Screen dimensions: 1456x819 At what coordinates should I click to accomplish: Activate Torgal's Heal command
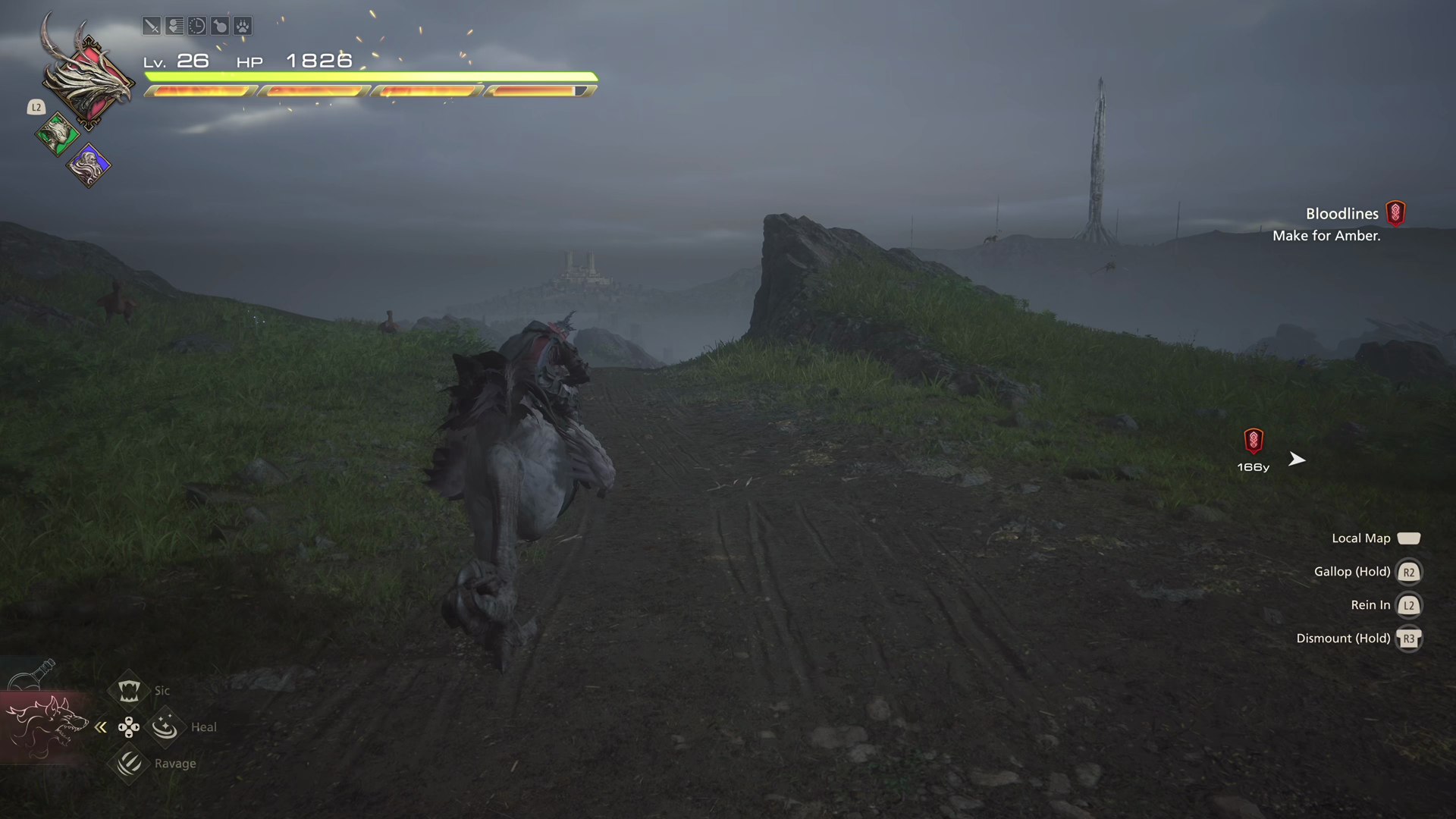165,727
